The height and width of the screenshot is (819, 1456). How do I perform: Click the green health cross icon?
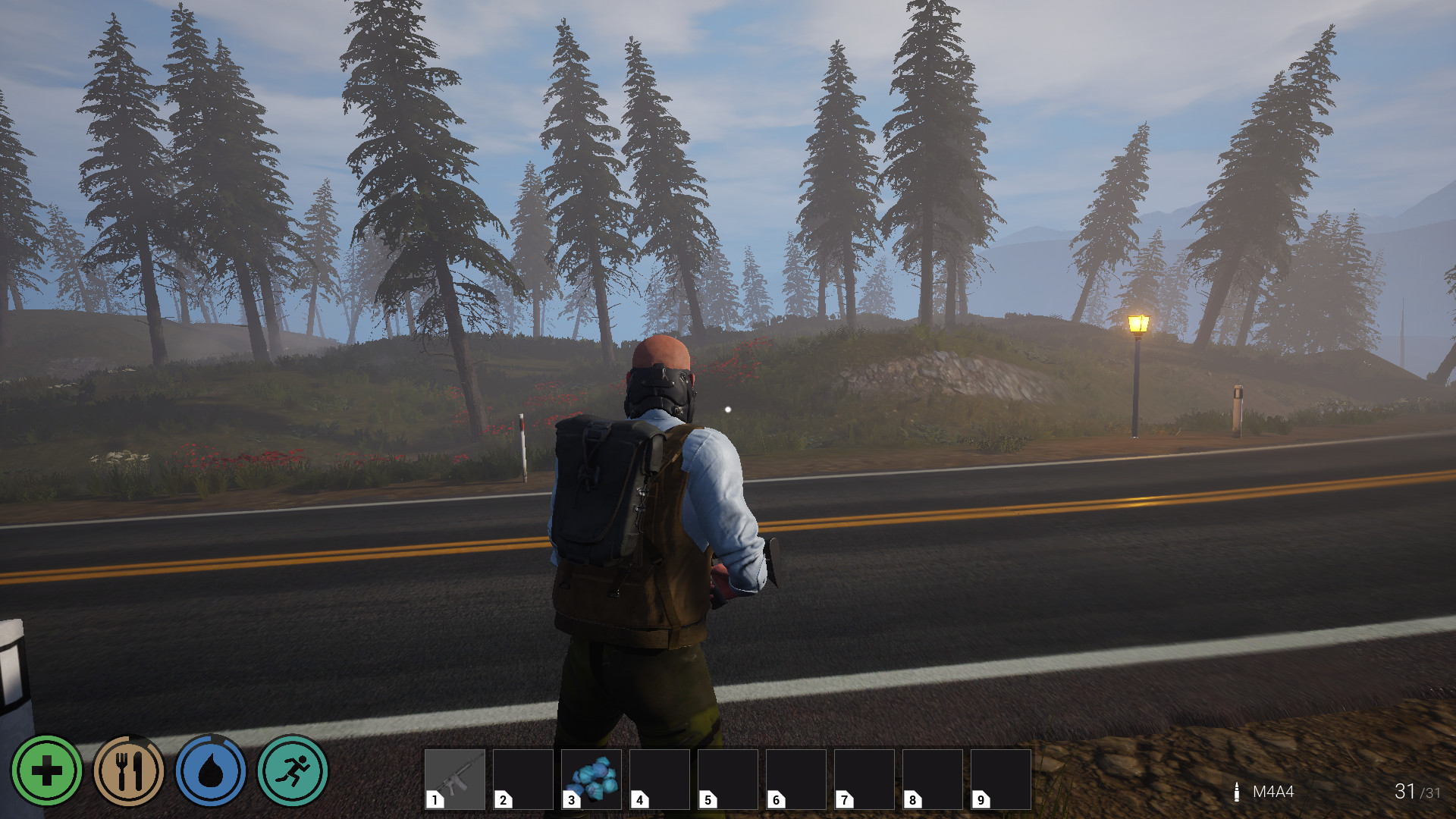point(47,771)
